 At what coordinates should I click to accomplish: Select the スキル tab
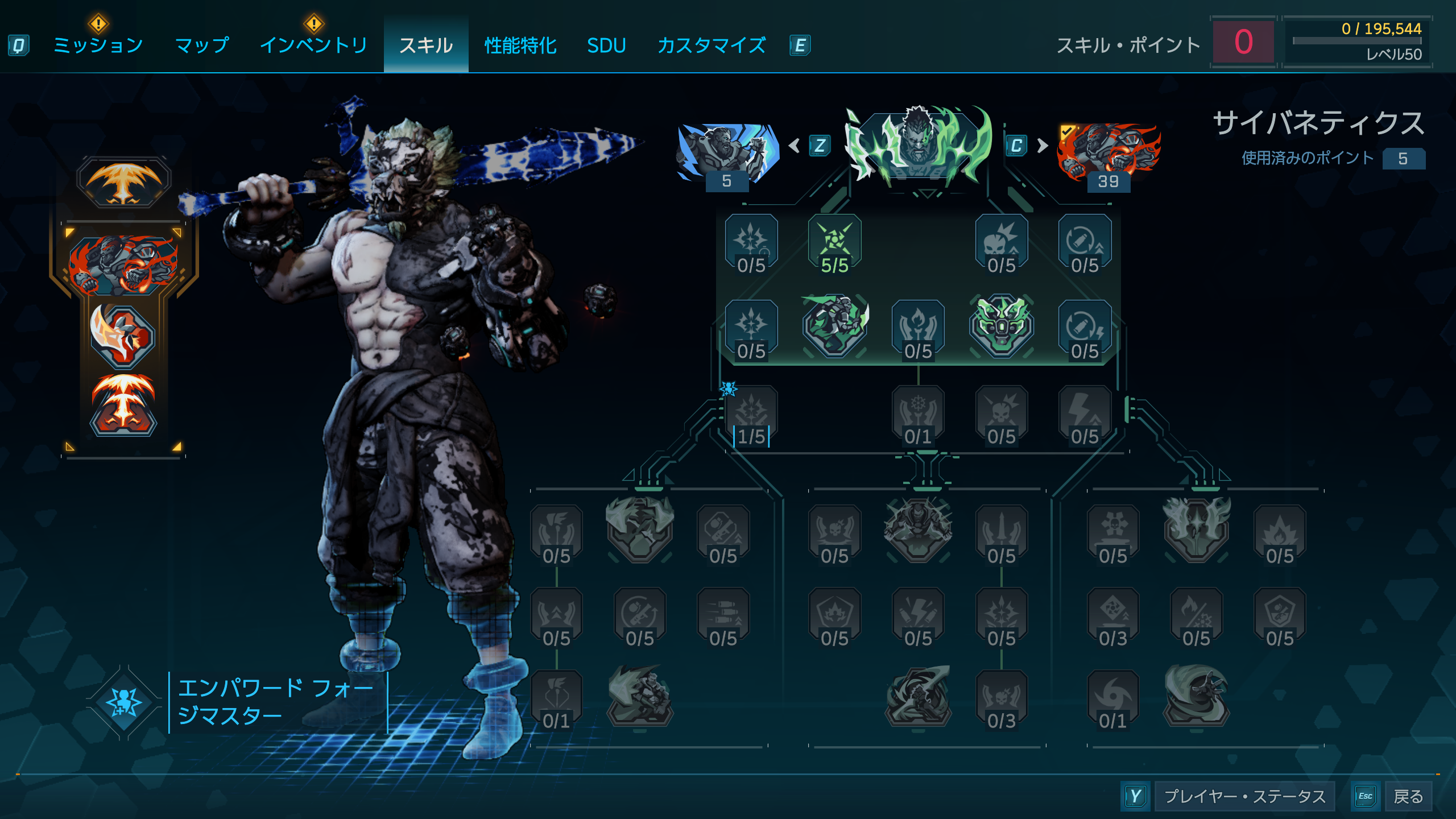[426, 45]
